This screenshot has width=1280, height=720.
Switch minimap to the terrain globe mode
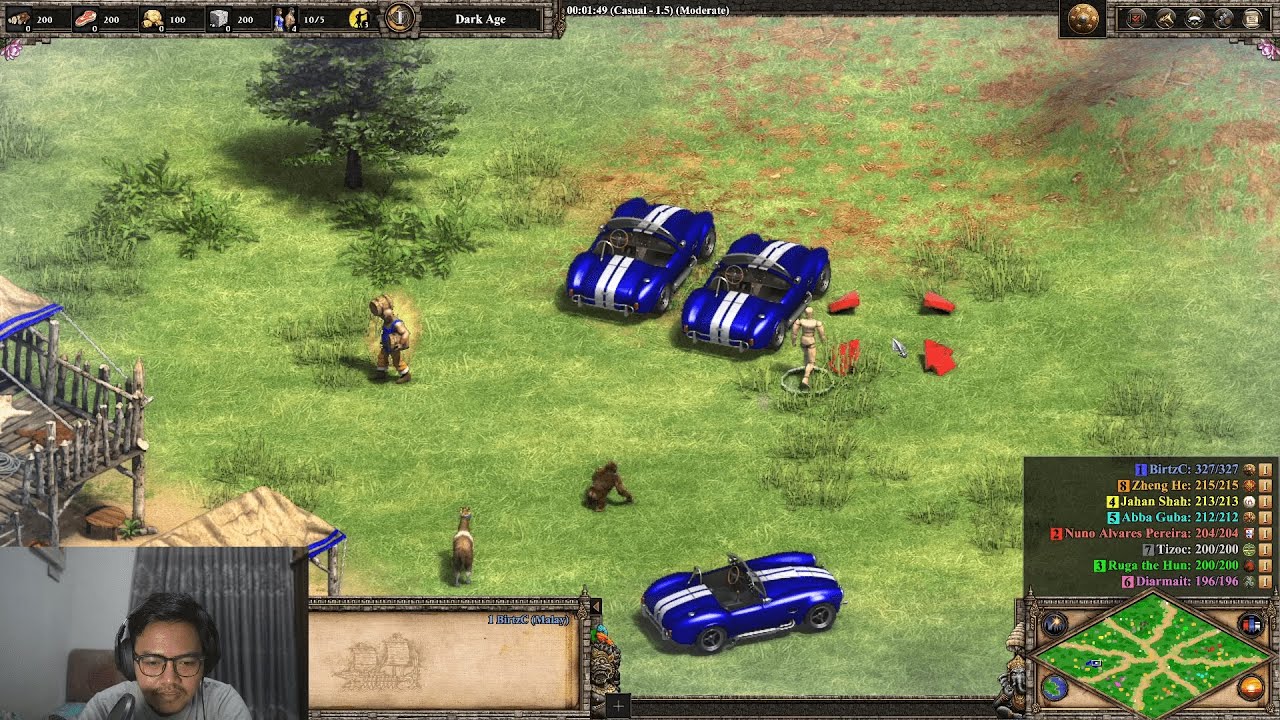(x=1054, y=687)
